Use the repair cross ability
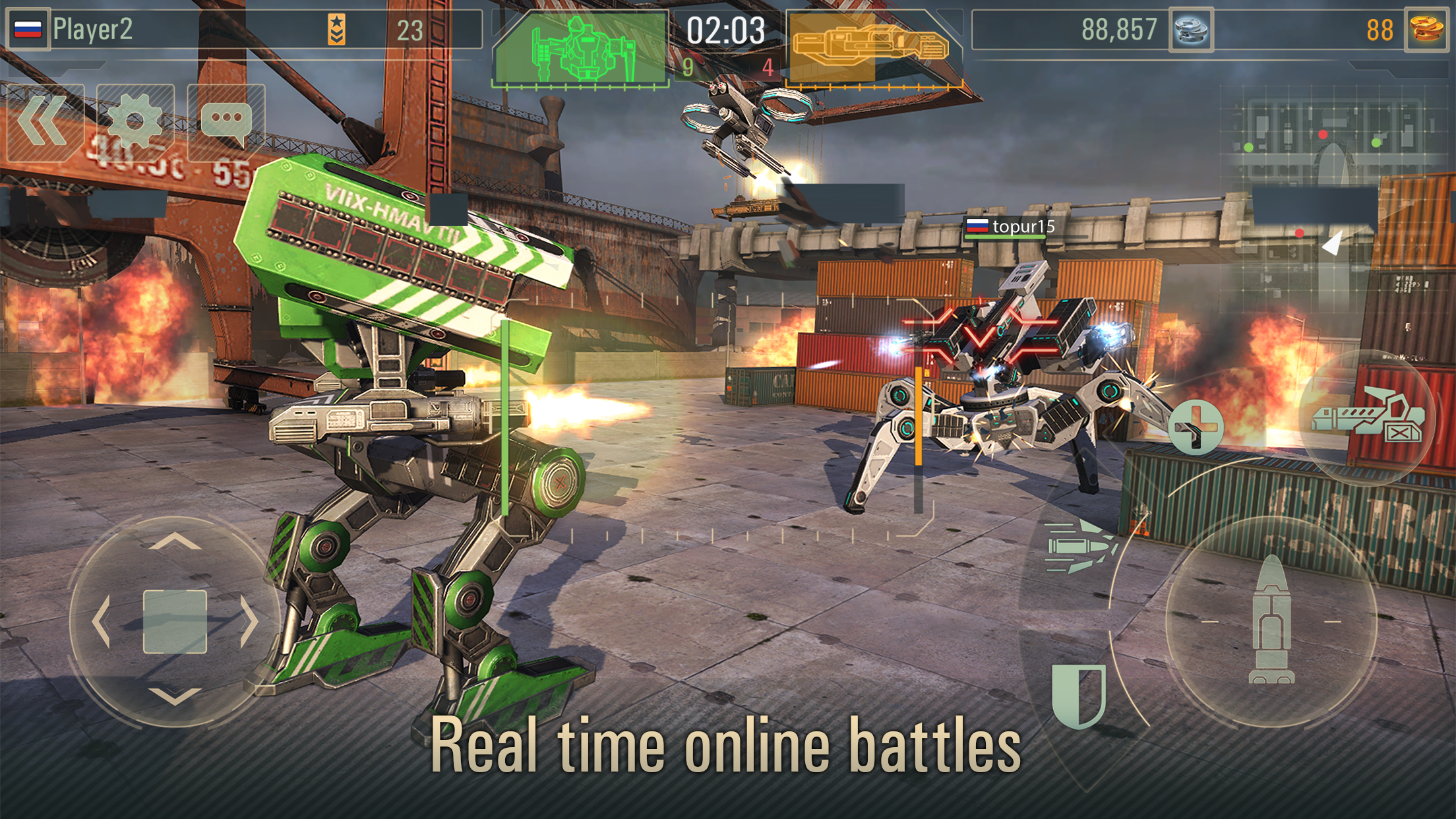 (1196, 427)
